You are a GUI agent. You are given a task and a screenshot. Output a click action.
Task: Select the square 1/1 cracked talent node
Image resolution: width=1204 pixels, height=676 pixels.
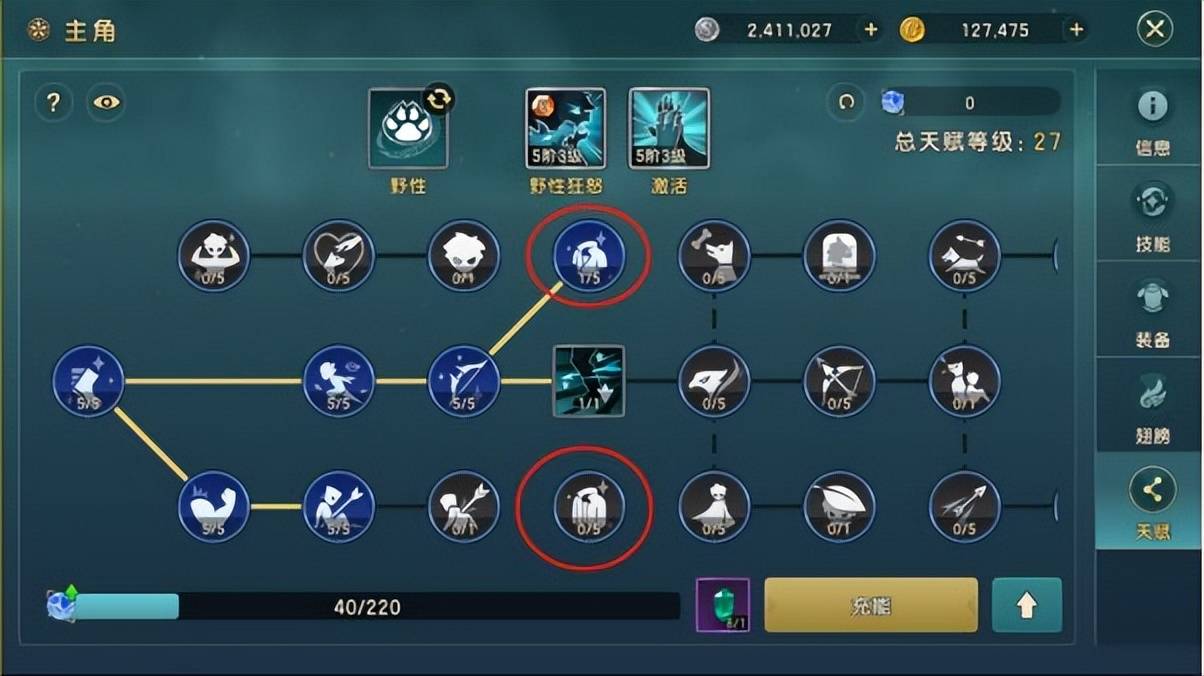point(589,381)
